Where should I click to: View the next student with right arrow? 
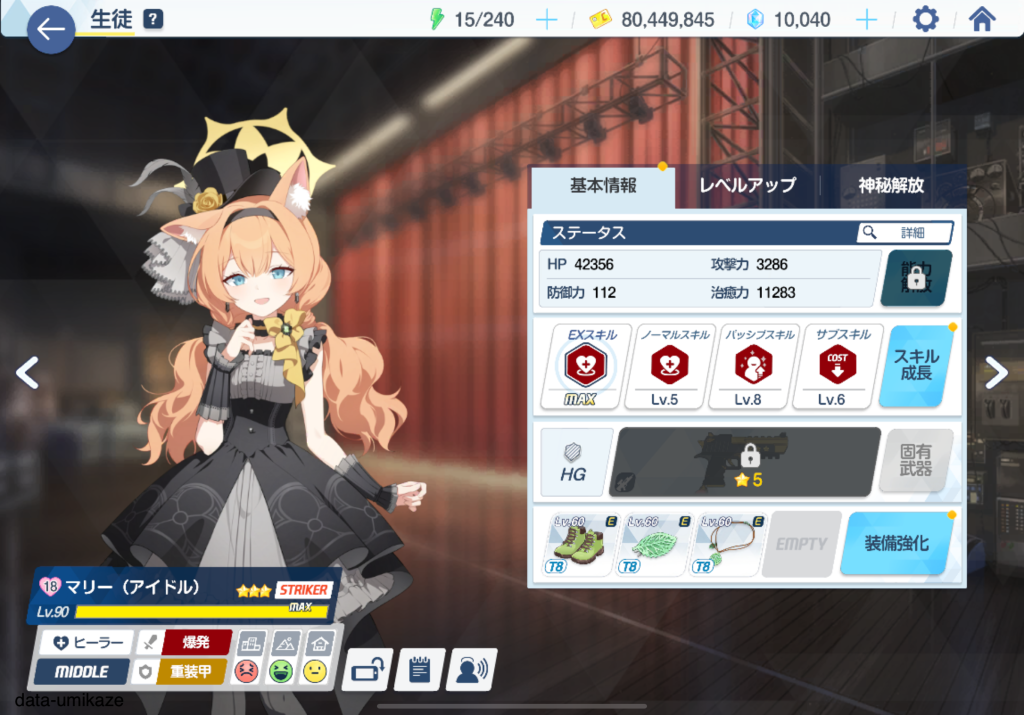tap(996, 372)
